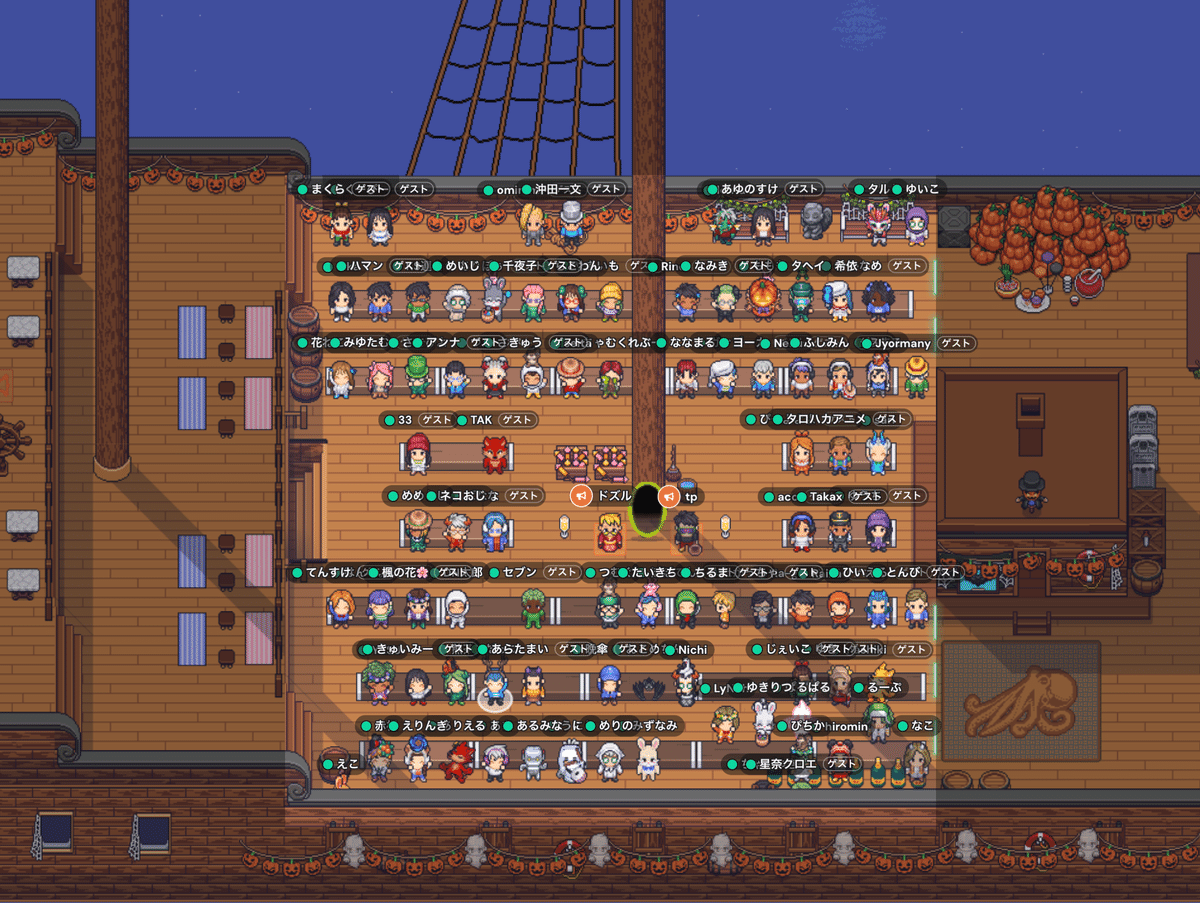Select the じぇいこ player name tag
The width and height of the screenshot is (1200, 903).
click(788, 650)
